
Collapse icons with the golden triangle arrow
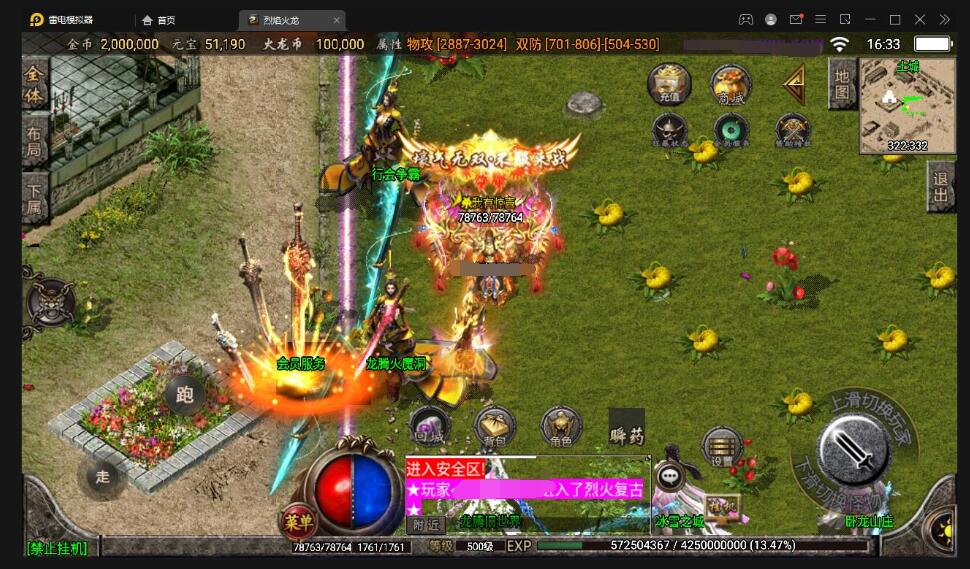[x=795, y=85]
